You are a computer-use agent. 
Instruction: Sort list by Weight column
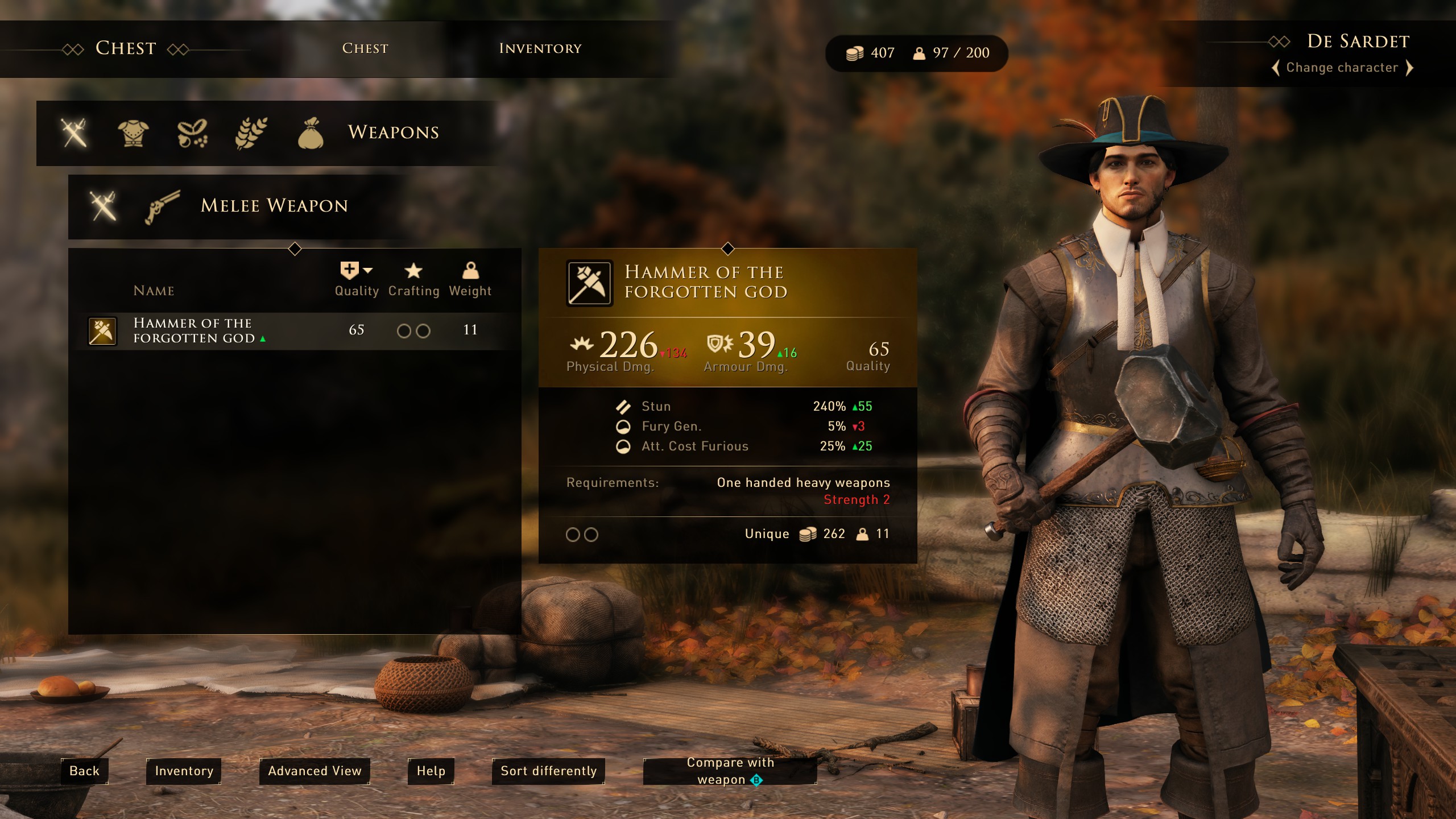[x=470, y=279]
